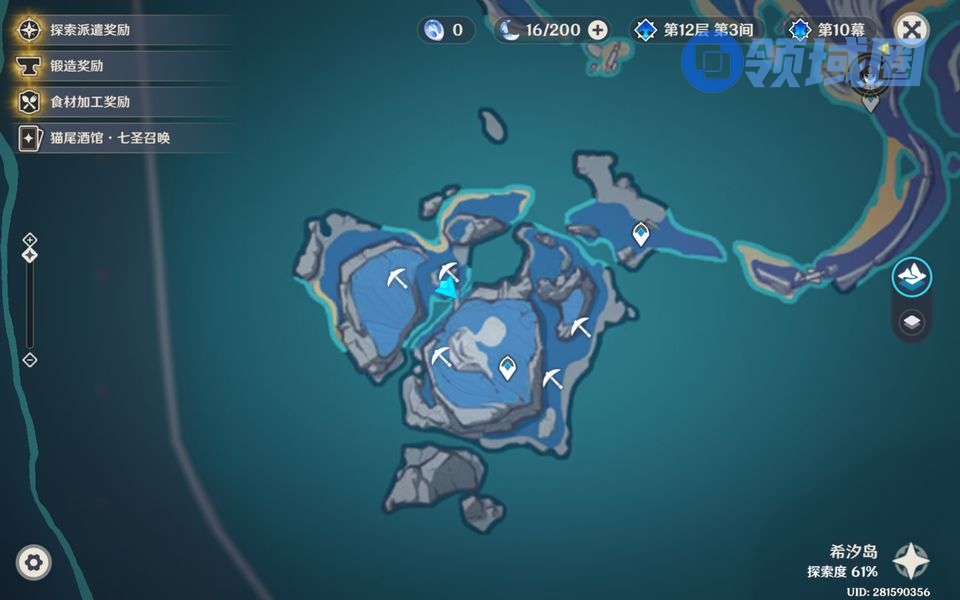This screenshot has width=960, height=600.
Task: Add resin with the plus button
Action: point(598,30)
